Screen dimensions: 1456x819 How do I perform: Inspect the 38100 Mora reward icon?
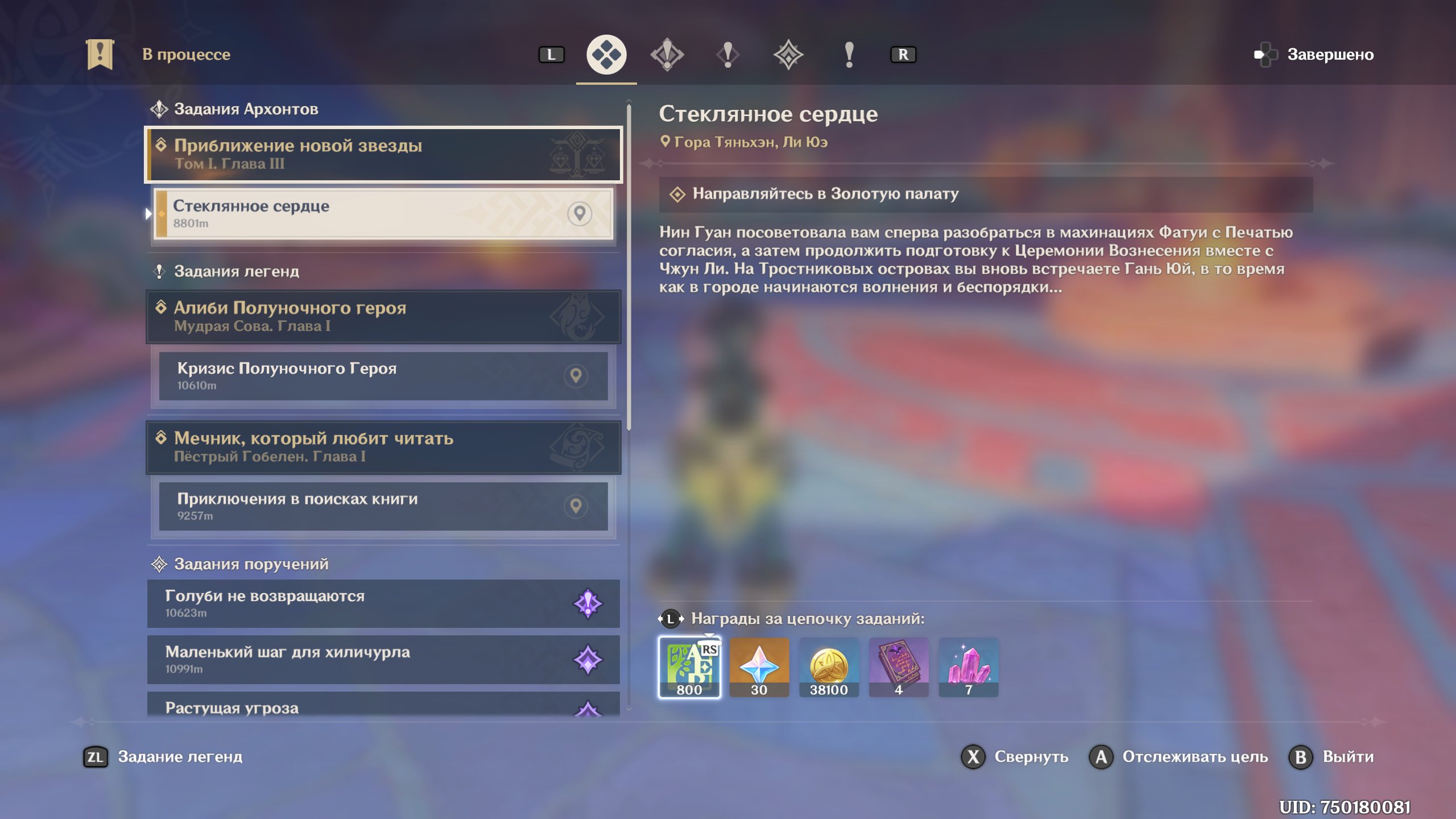[829, 667]
